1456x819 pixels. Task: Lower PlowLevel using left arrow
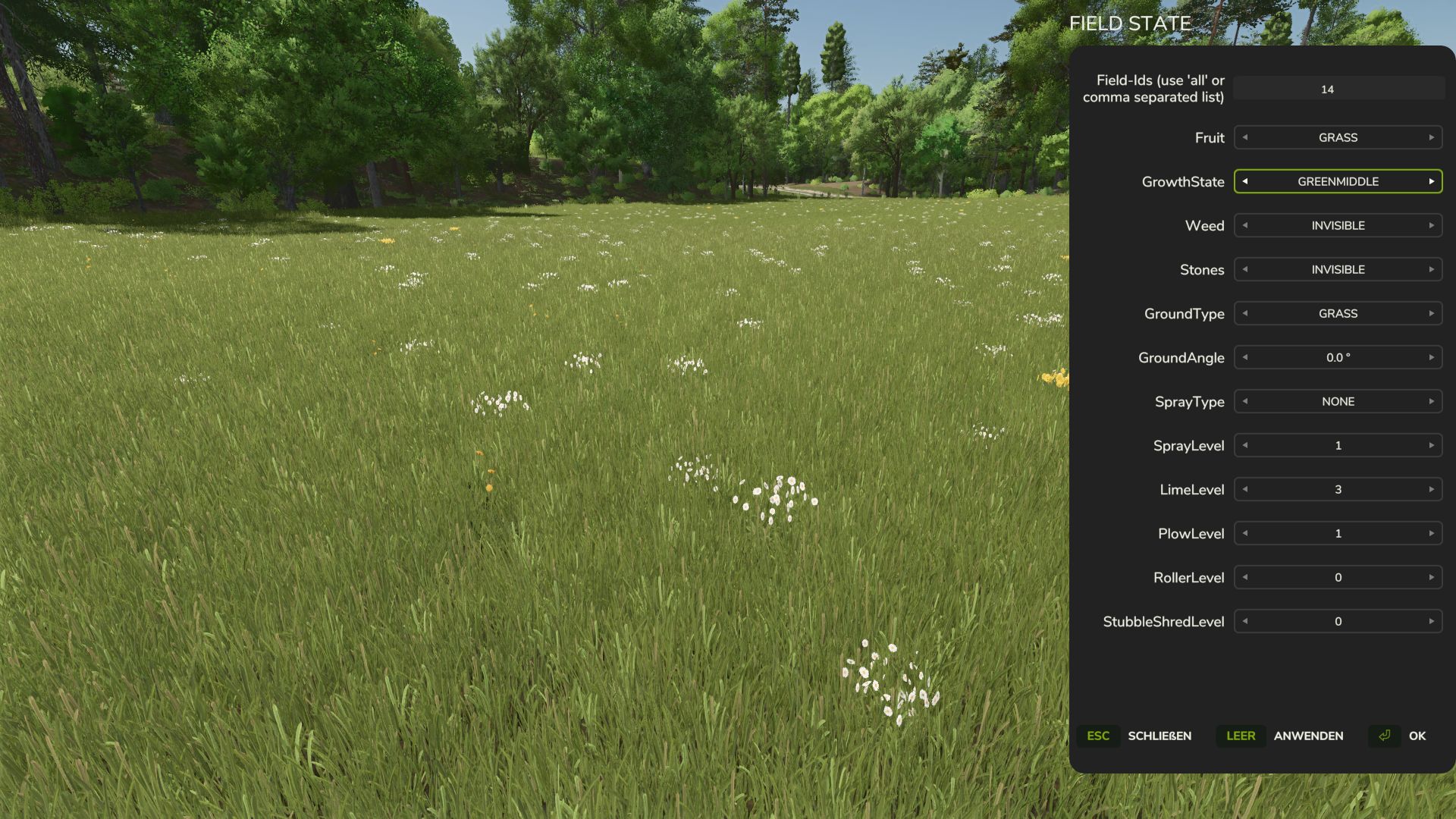tap(1245, 533)
